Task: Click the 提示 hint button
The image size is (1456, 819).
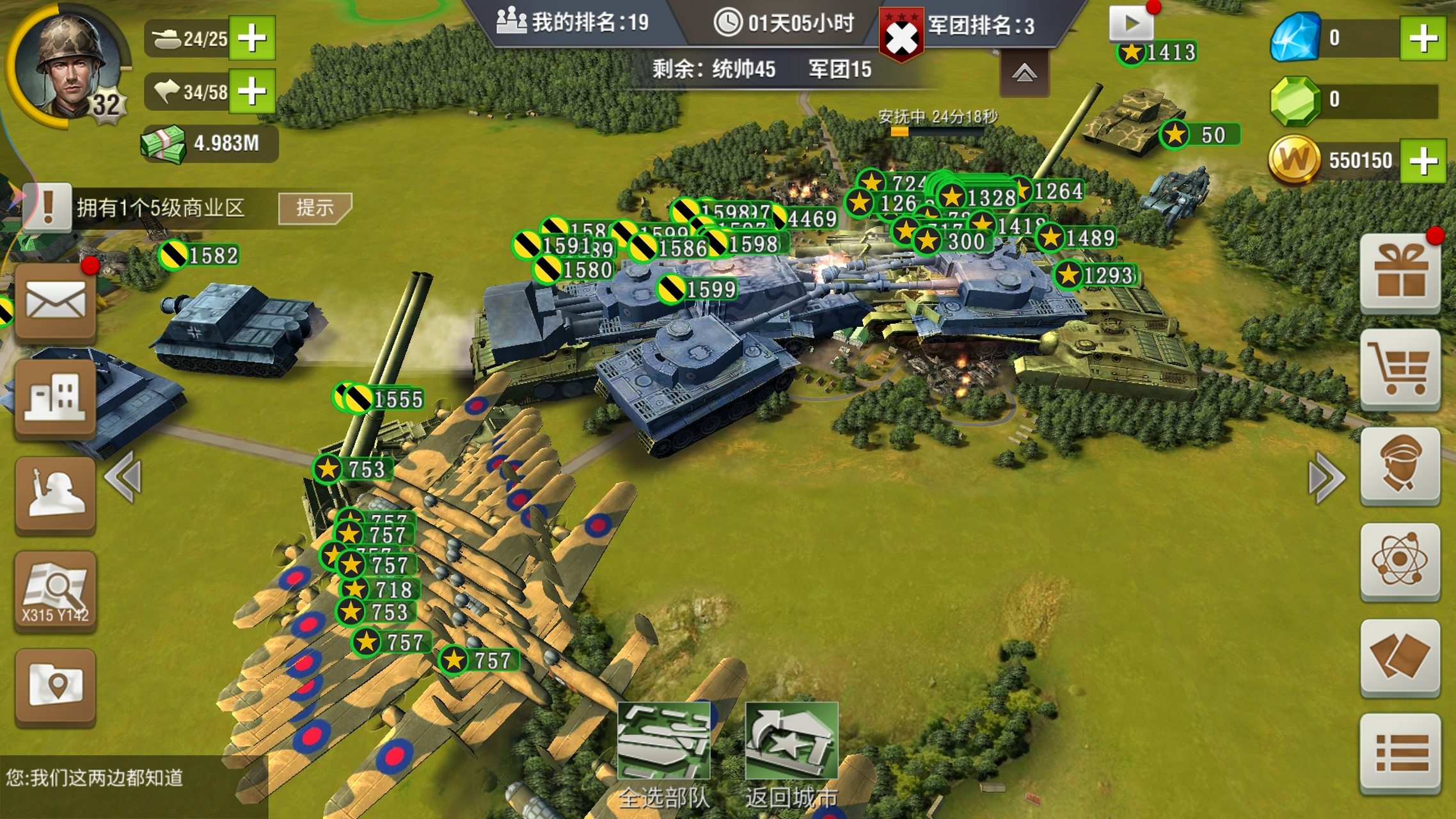Action: (314, 208)
